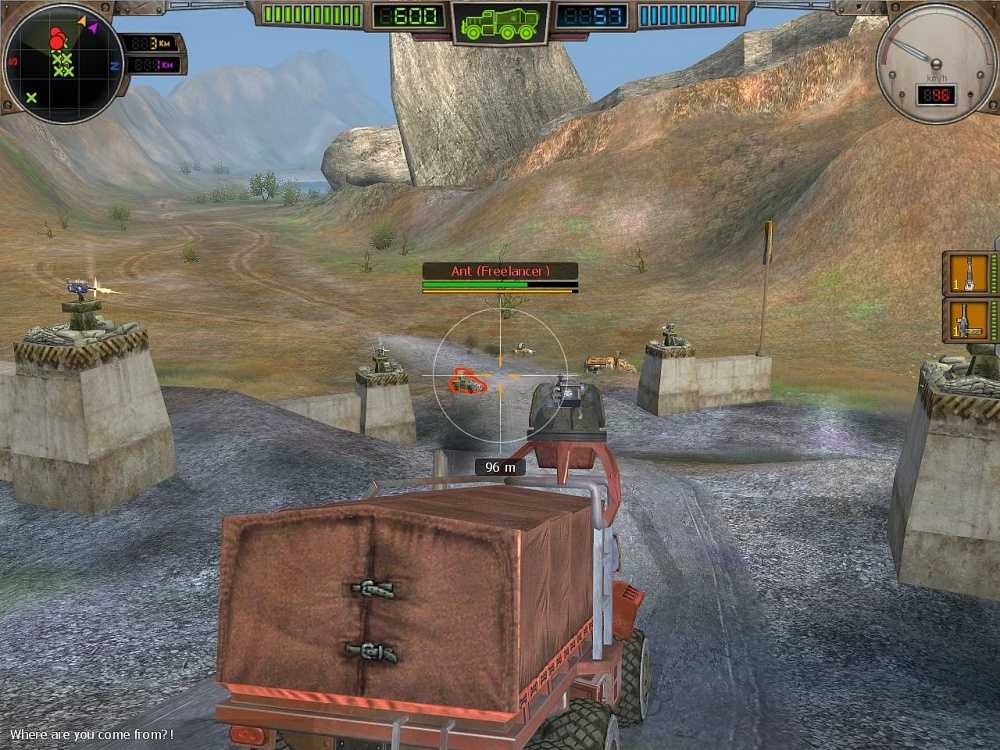Click the red enemy cluster on the radar
The image size is (1000, 750).
pos(59,37)
